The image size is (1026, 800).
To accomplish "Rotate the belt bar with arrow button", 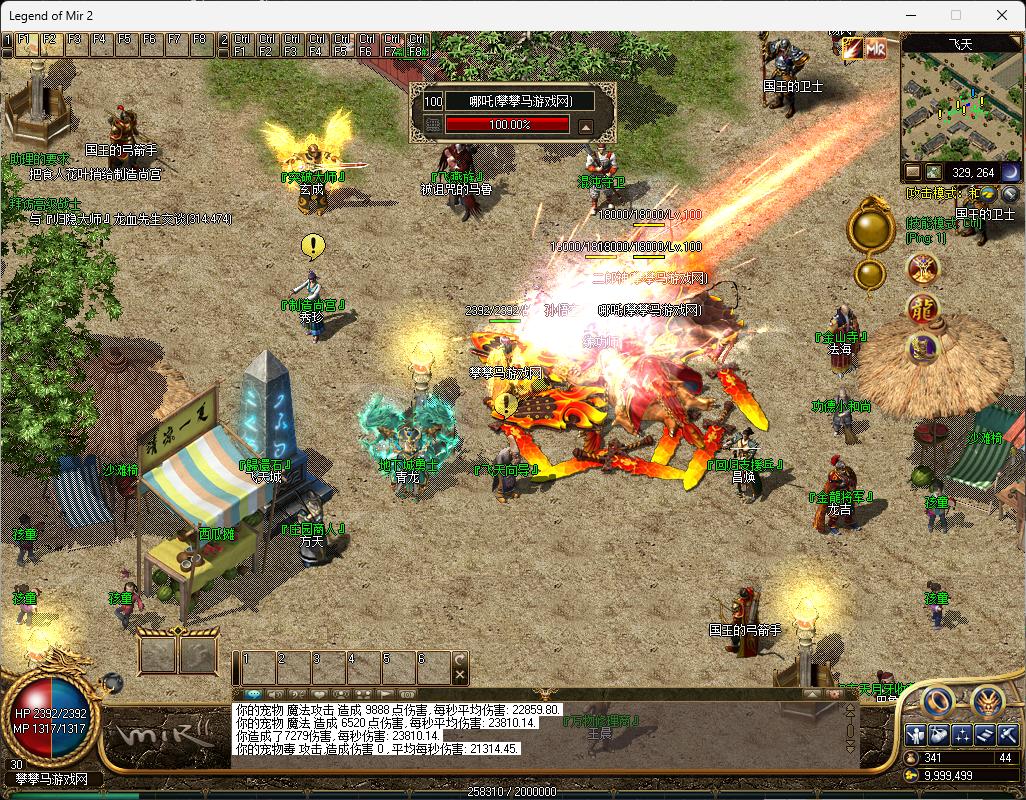I will 460,660.
